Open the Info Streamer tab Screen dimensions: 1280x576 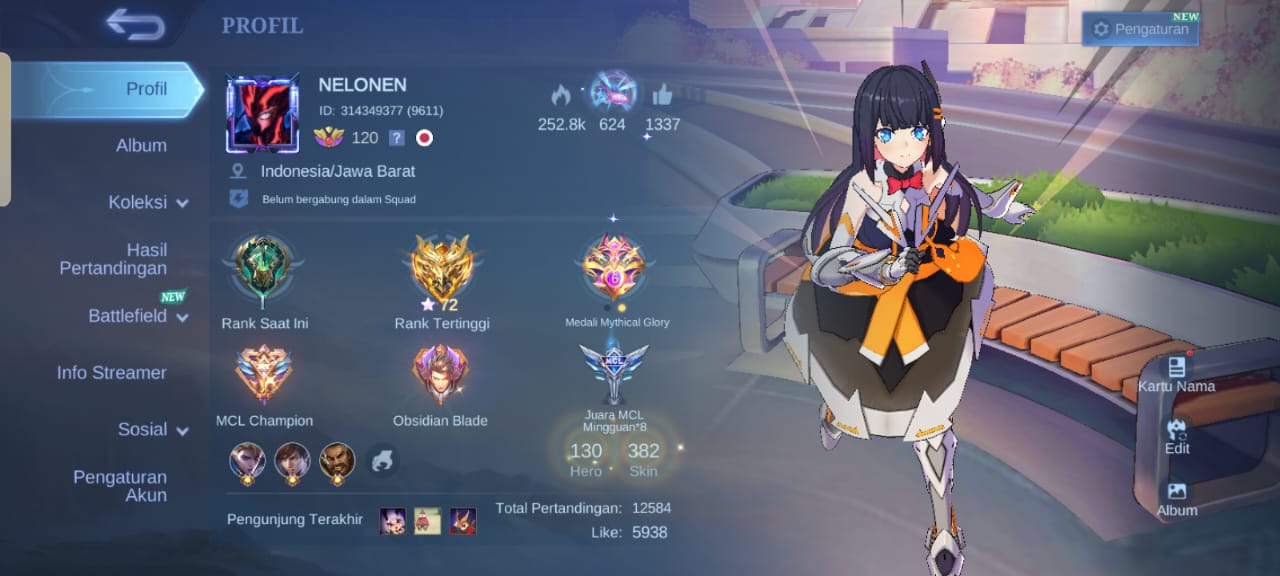coord(111,372)
